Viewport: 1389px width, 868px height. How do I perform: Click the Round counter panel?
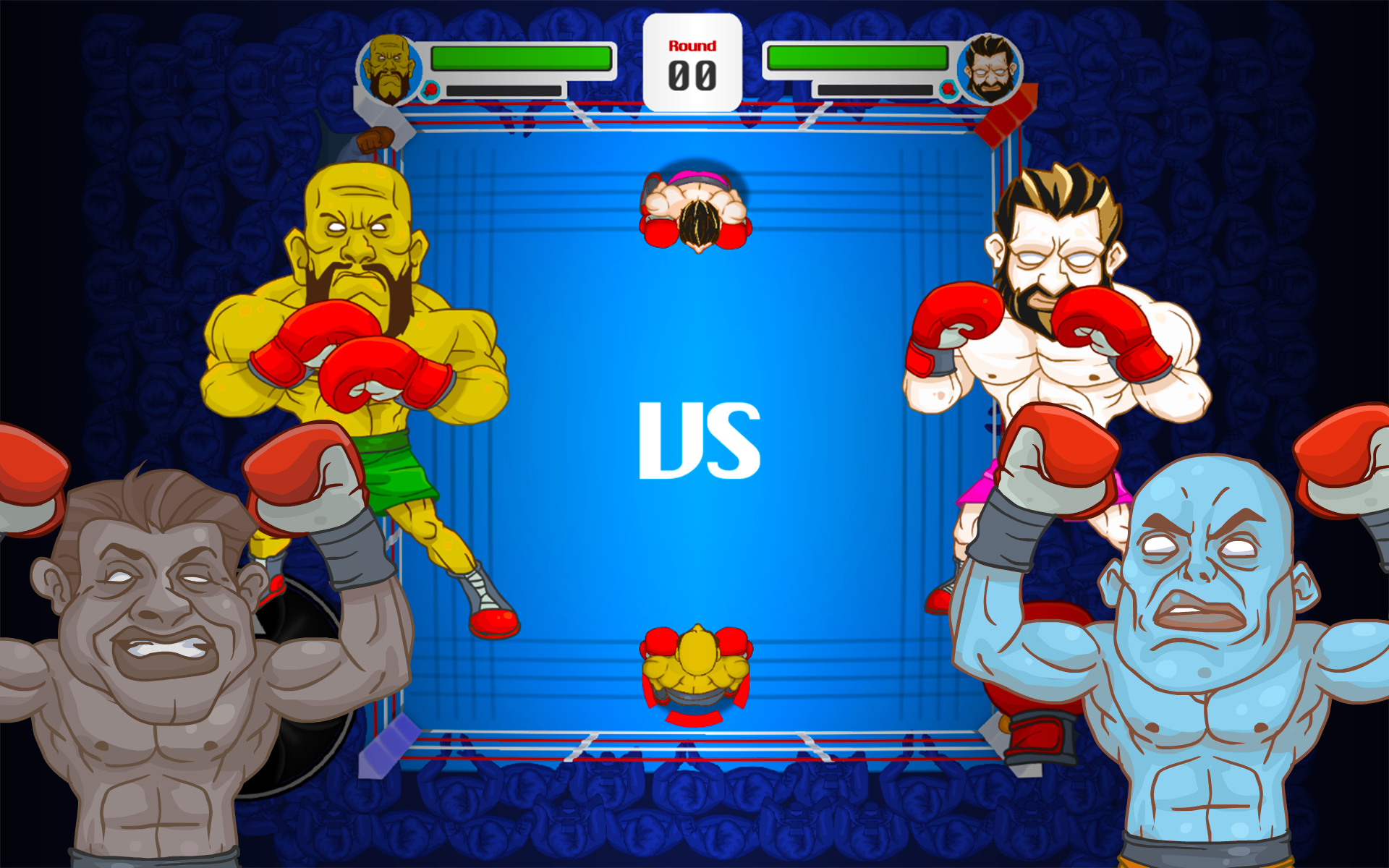(693, 61)
